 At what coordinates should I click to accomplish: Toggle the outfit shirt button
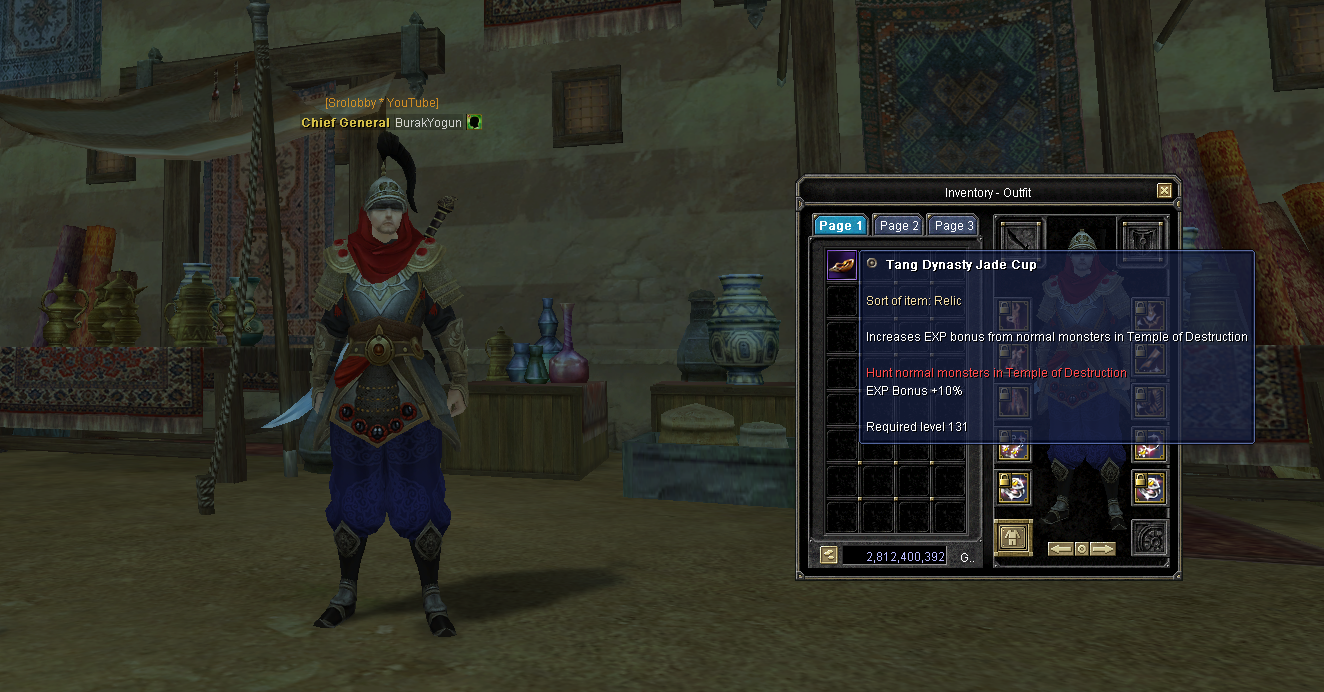pyautogui.click(x=1014, y=537)
